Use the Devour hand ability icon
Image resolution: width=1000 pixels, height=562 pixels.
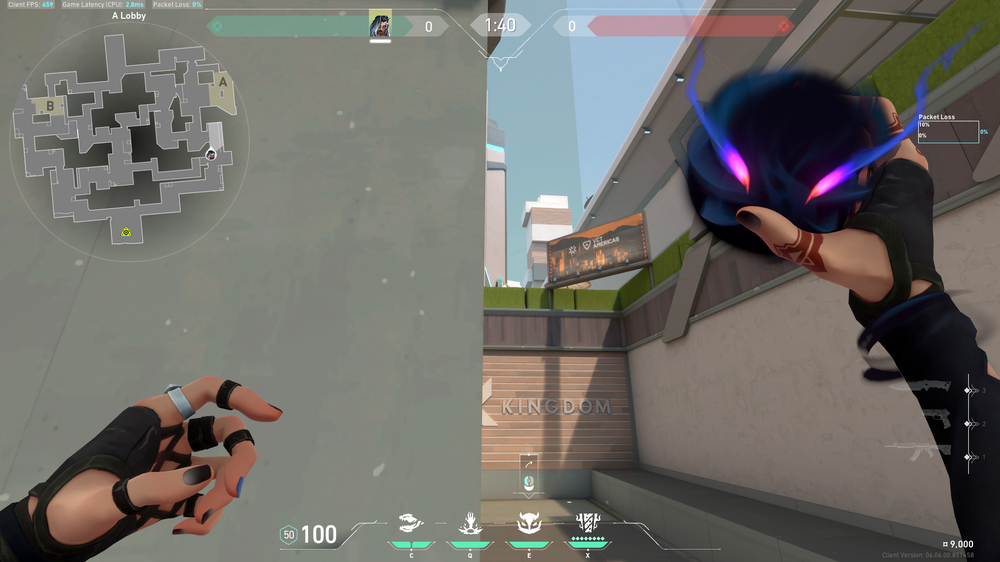[468, 522]
